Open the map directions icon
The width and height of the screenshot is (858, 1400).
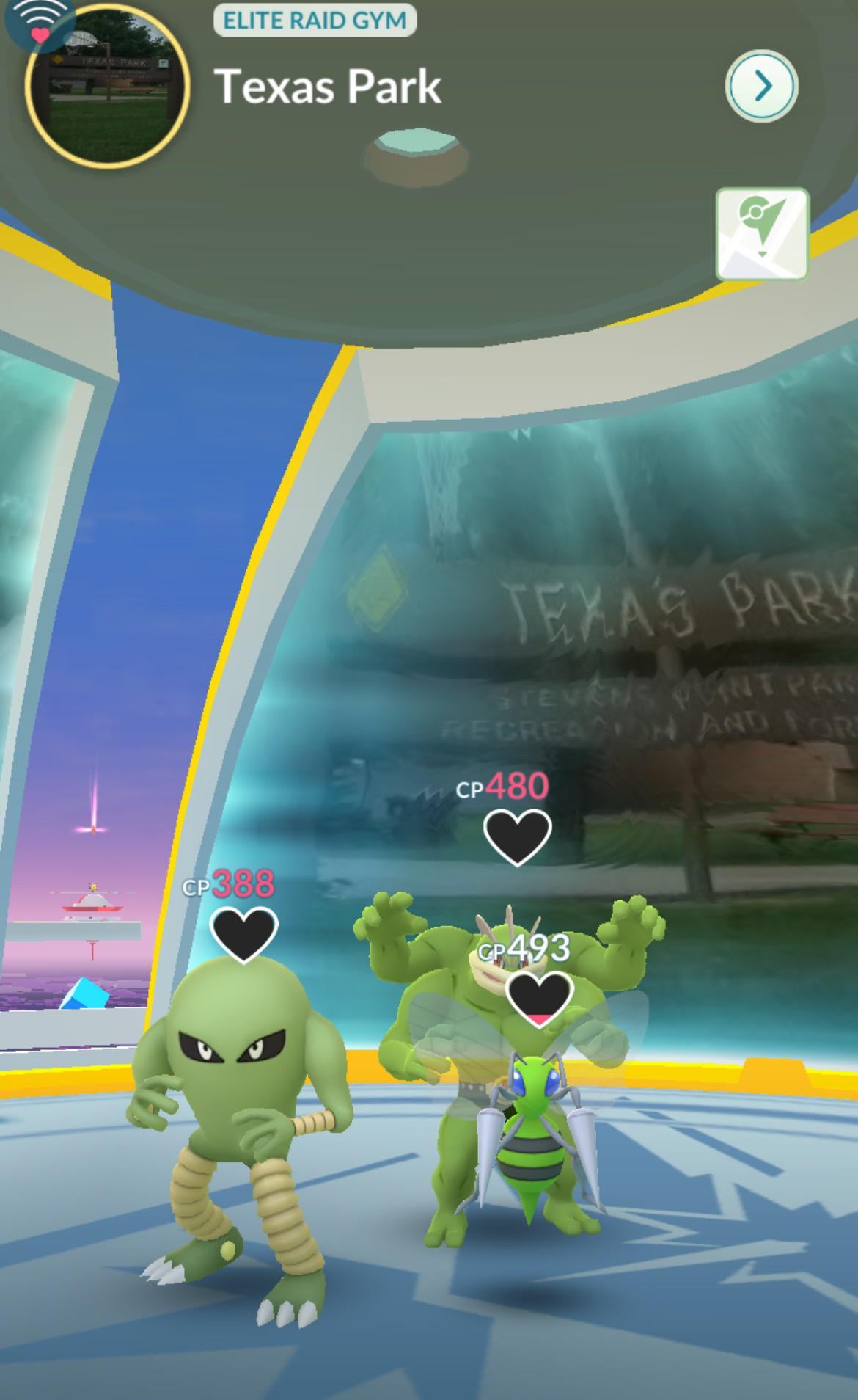point(762,234)
